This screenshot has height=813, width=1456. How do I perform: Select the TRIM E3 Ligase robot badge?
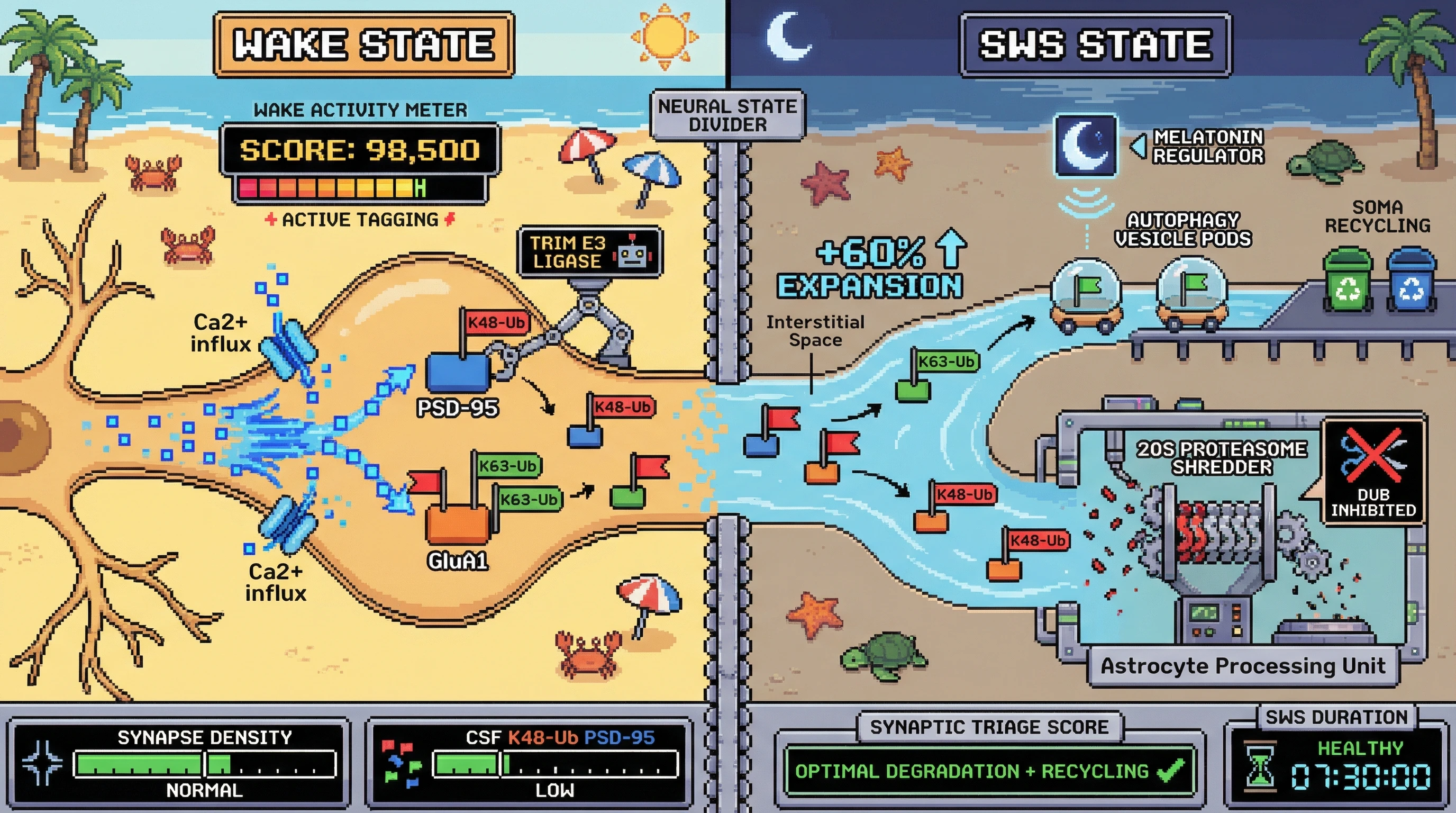(589, 252)
